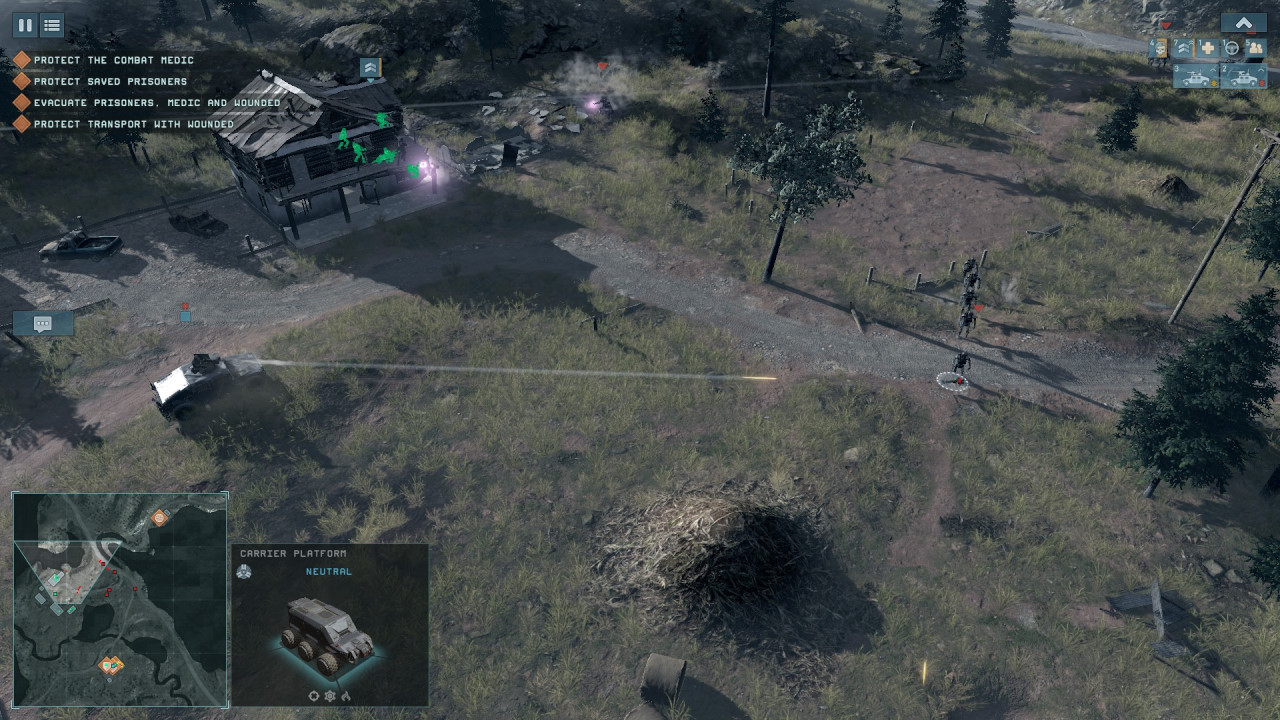Image resolution: width=1280 pixels, height=720 pixels.
Task: Select the armed vehicle with yellow status dot
Action: [x=1196, y=77]
